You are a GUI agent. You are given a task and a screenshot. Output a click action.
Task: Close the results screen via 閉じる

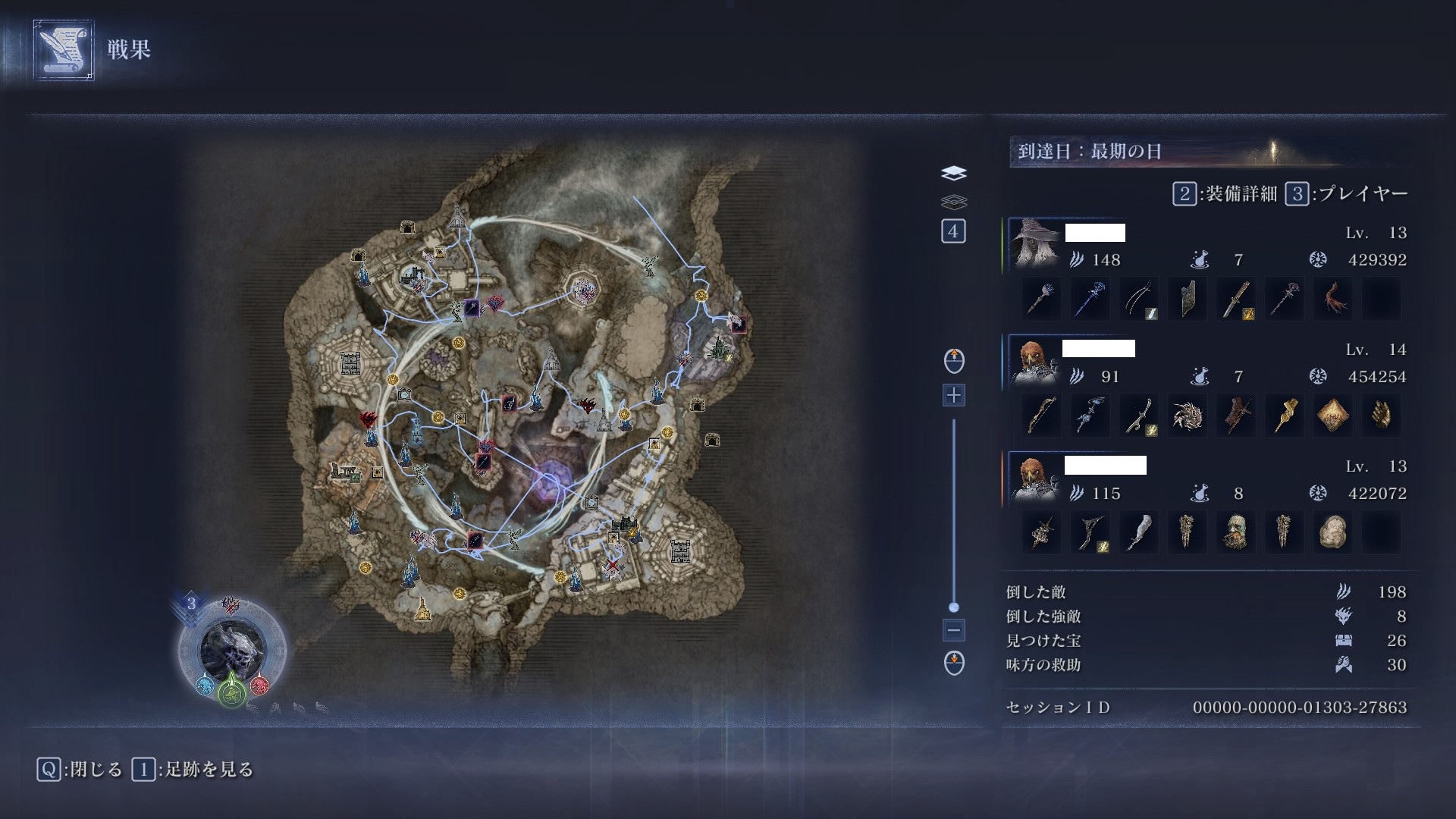click(80, 770)
